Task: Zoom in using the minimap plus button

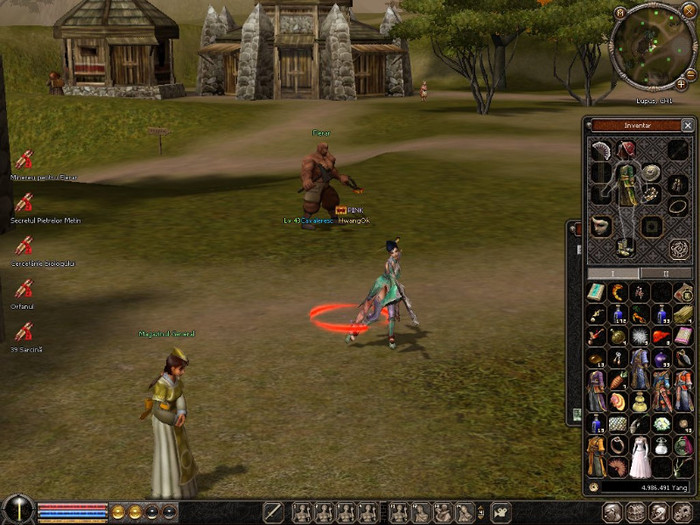Action: (x=680, y=84)
